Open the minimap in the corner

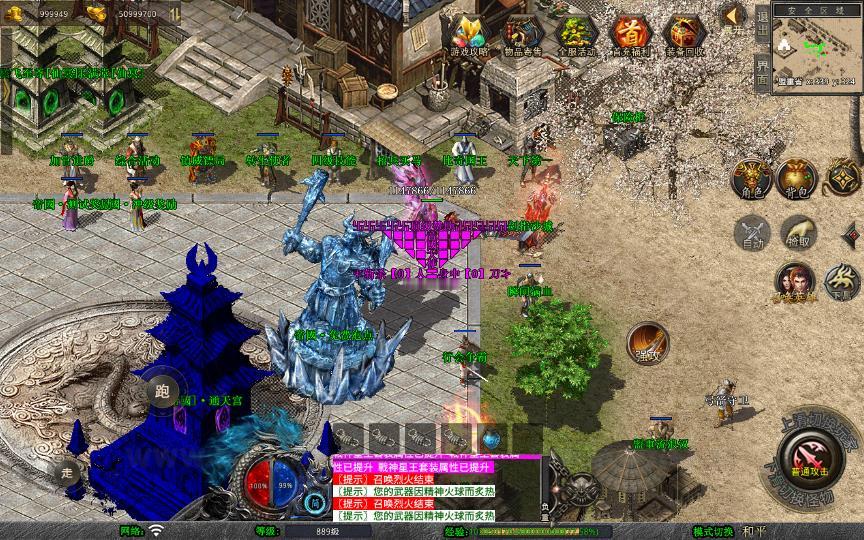pyautogui.click(x=815, y=45)
